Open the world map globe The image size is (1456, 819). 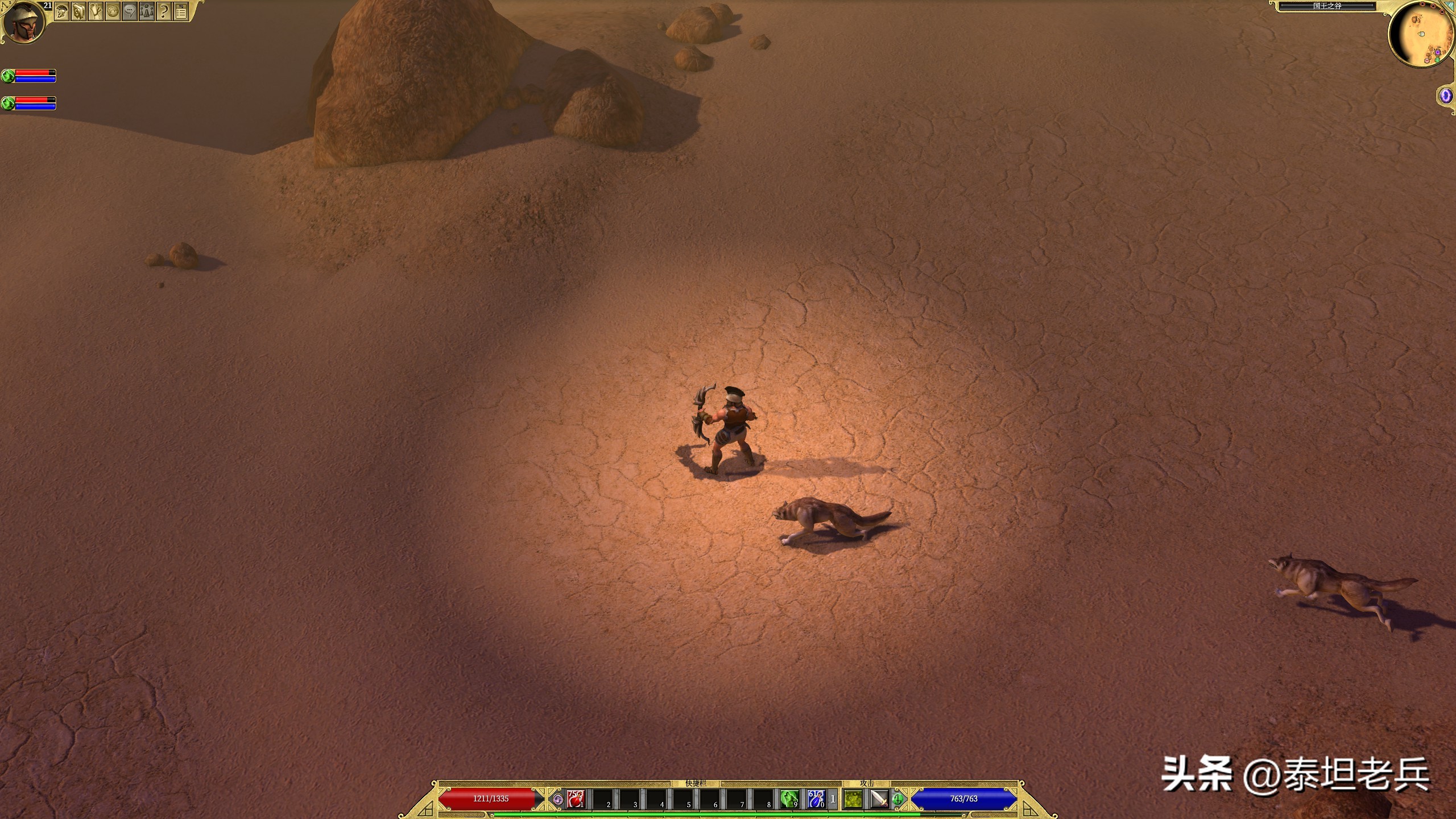[x=113, y=11]
